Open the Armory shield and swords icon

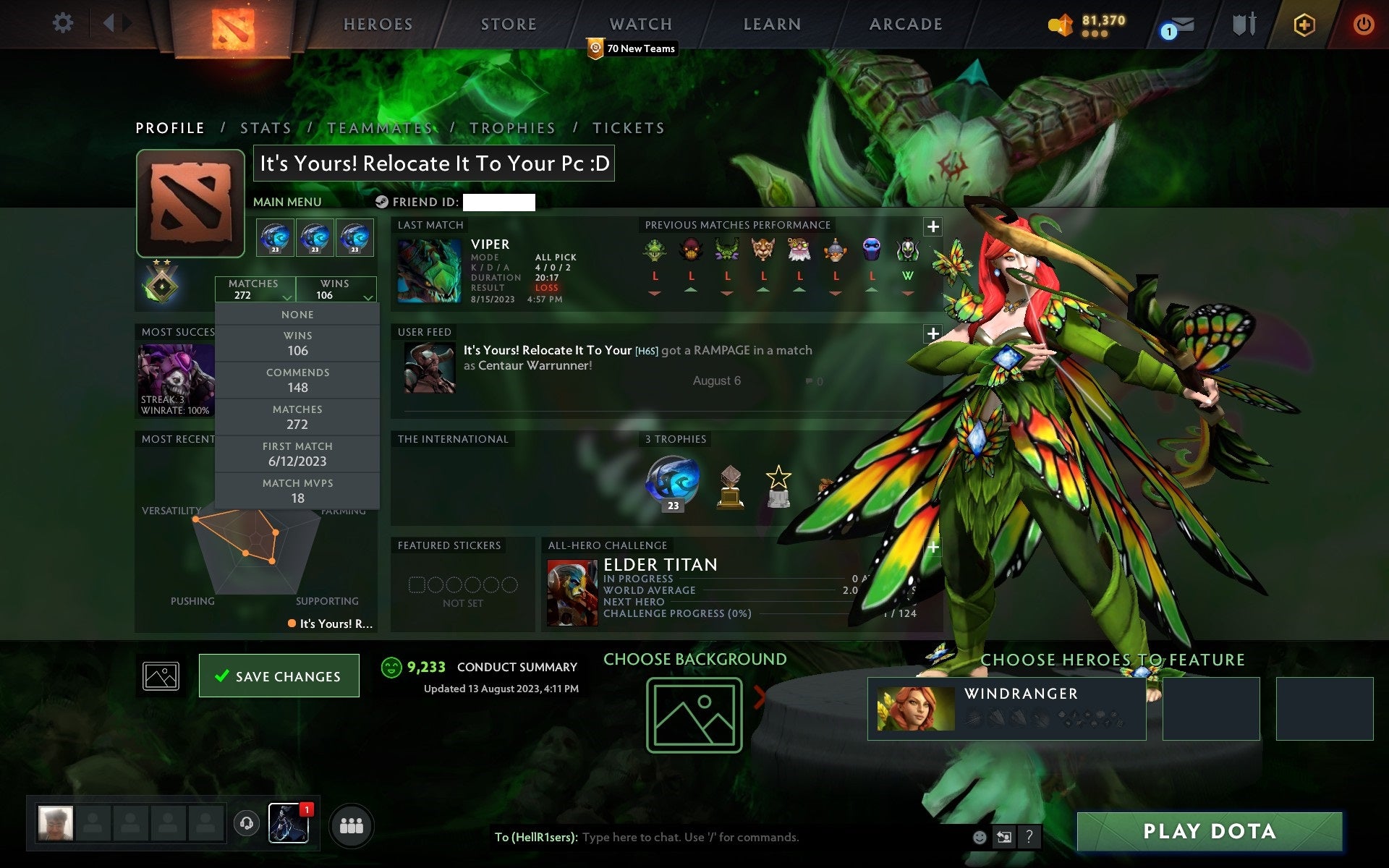[1243, 24]
